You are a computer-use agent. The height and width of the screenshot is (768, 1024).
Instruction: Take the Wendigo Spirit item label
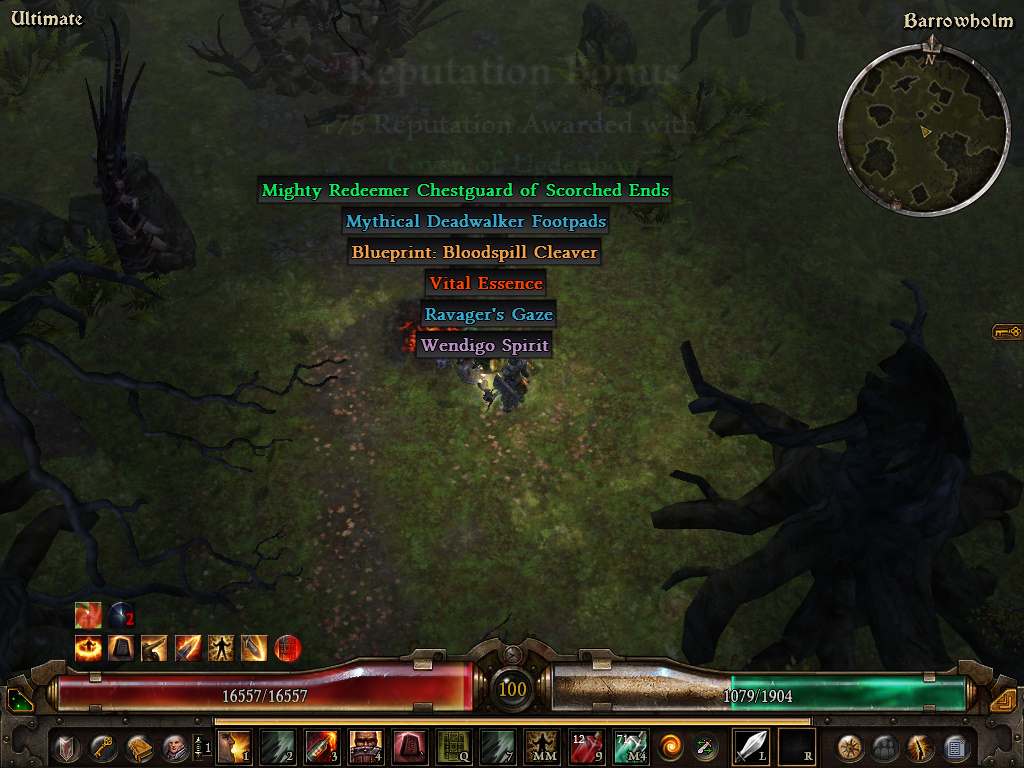click(x=485, y=345)
